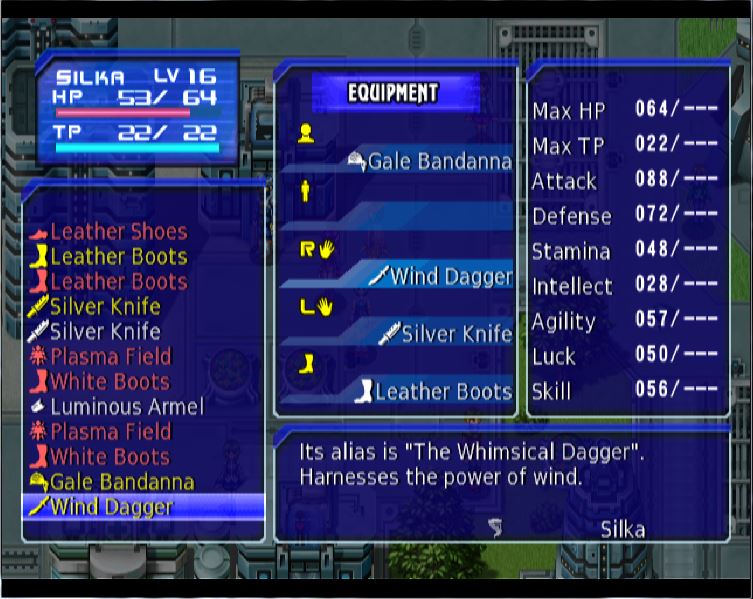The height and width of the screenshot is (599, 753).
Task: Choose the right-hand slot with Wind Dagger
Action: pos(450,277)
